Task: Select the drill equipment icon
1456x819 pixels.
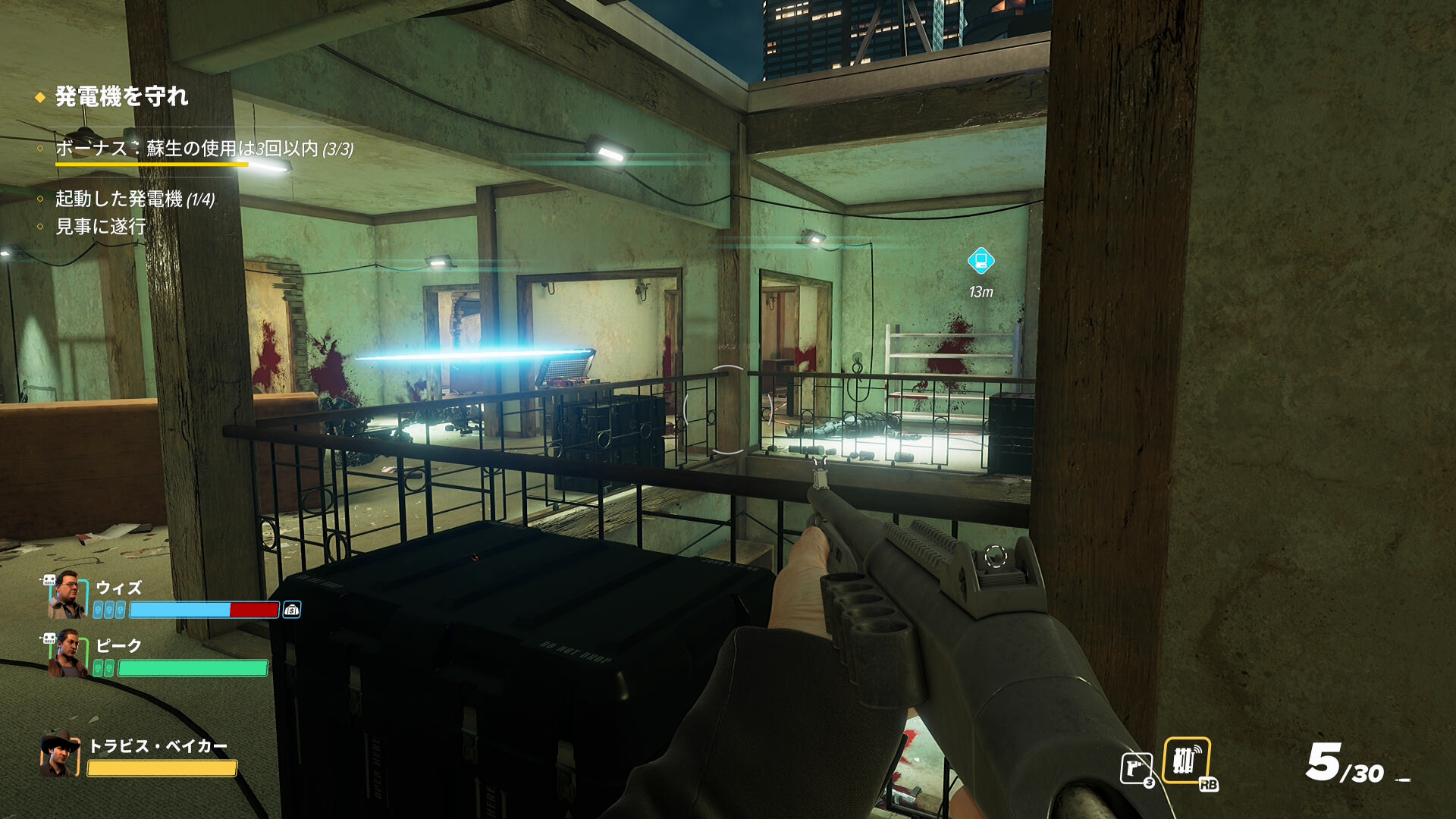Action: tap(1136, 768)
